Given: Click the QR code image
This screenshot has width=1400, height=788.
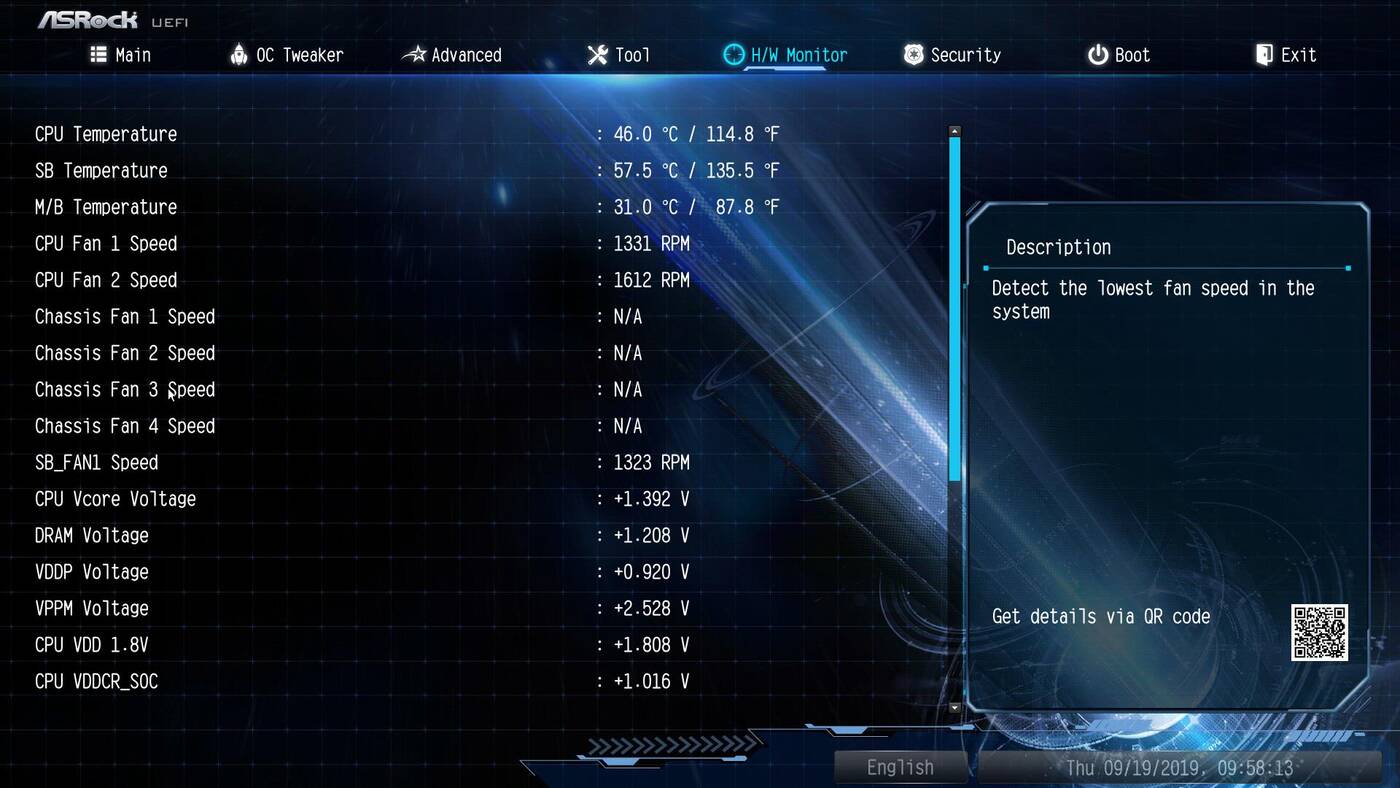Looking at the screenshot, I should coord(1319,632).
